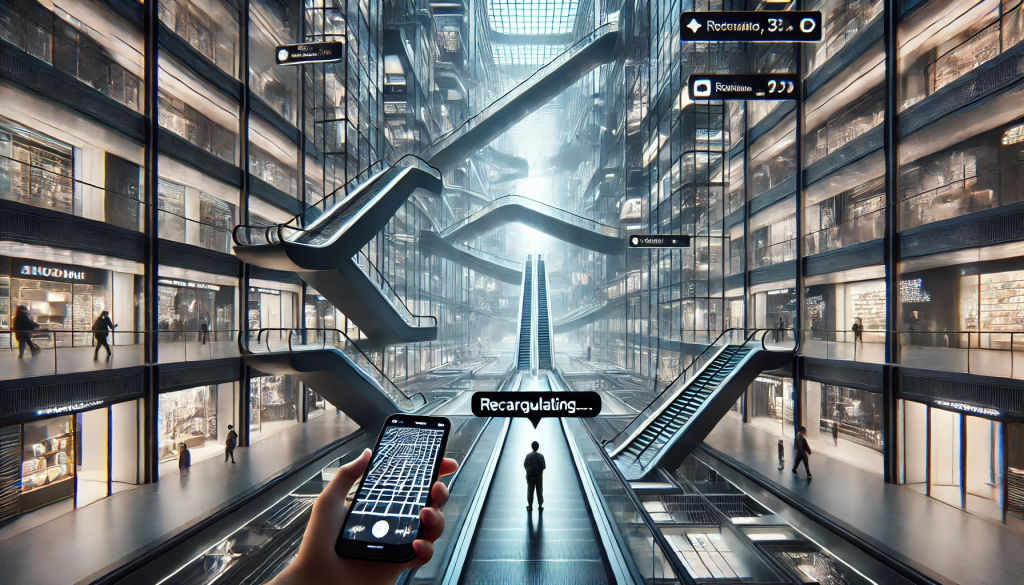The width and height of the screenshot is (1024, 585).
Task: Select the small marker tag above the left escalator
Action: coord(308,52)
